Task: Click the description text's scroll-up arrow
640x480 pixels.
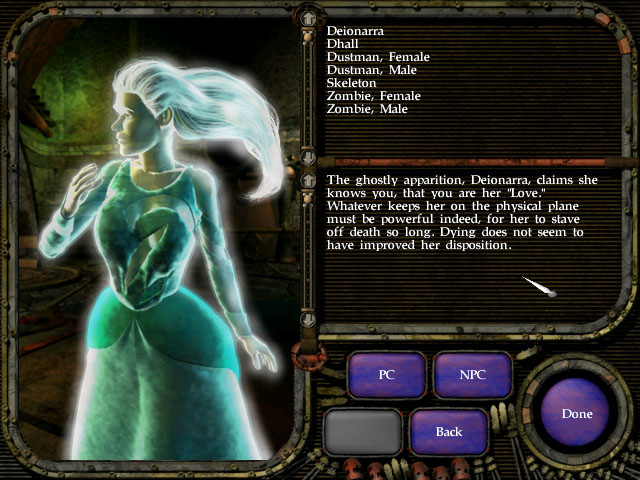Action: pos(308,180)
